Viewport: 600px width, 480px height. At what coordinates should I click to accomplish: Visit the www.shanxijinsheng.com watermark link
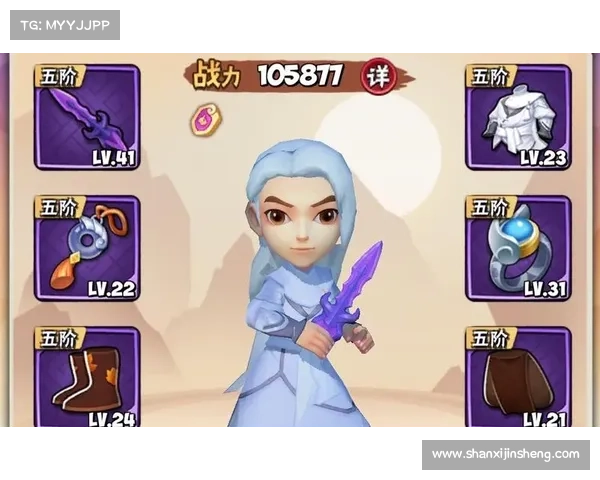coord(505,454)
